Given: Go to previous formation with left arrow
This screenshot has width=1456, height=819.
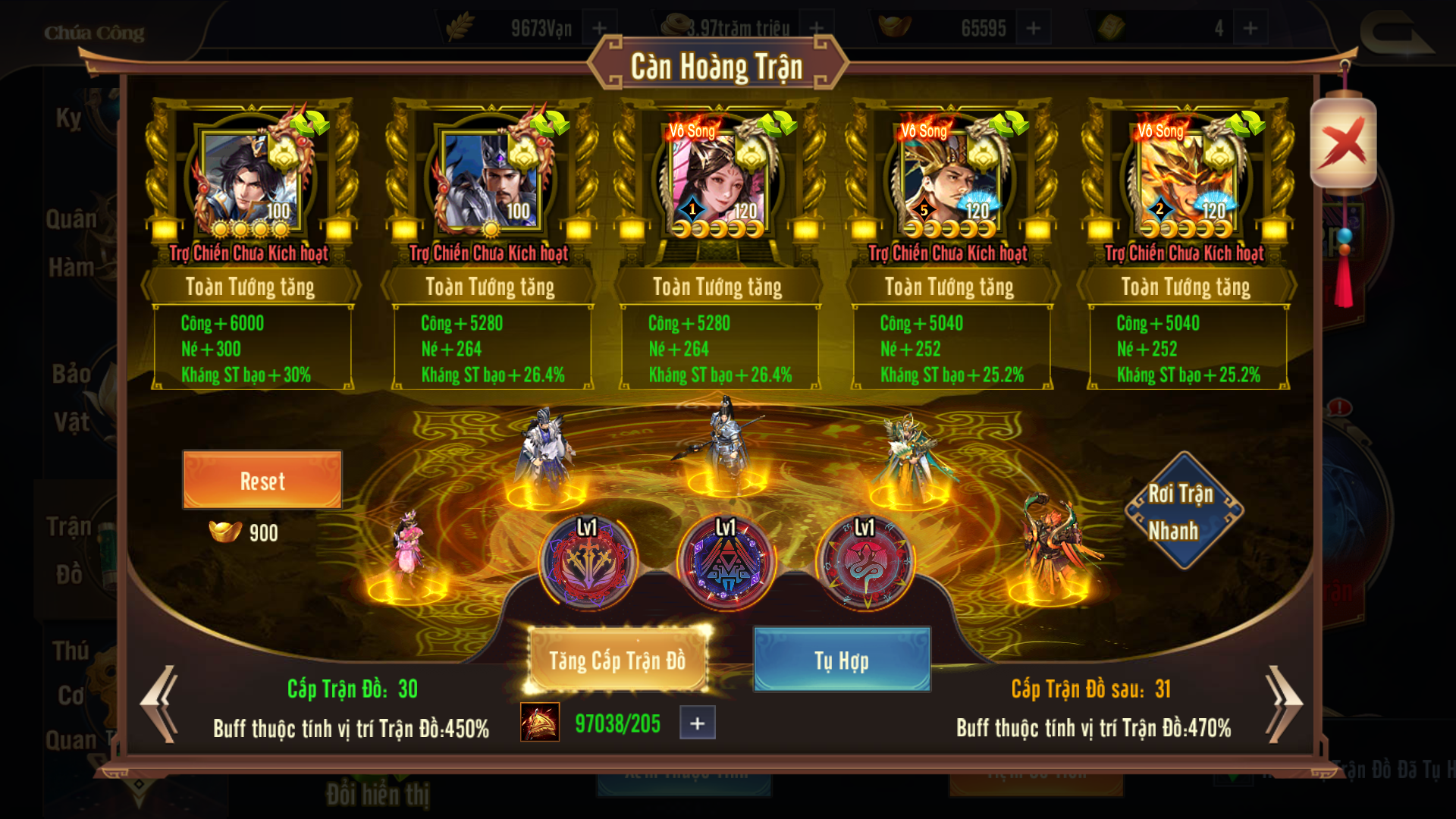Looking at the screenshot, I should click(160, 704).
